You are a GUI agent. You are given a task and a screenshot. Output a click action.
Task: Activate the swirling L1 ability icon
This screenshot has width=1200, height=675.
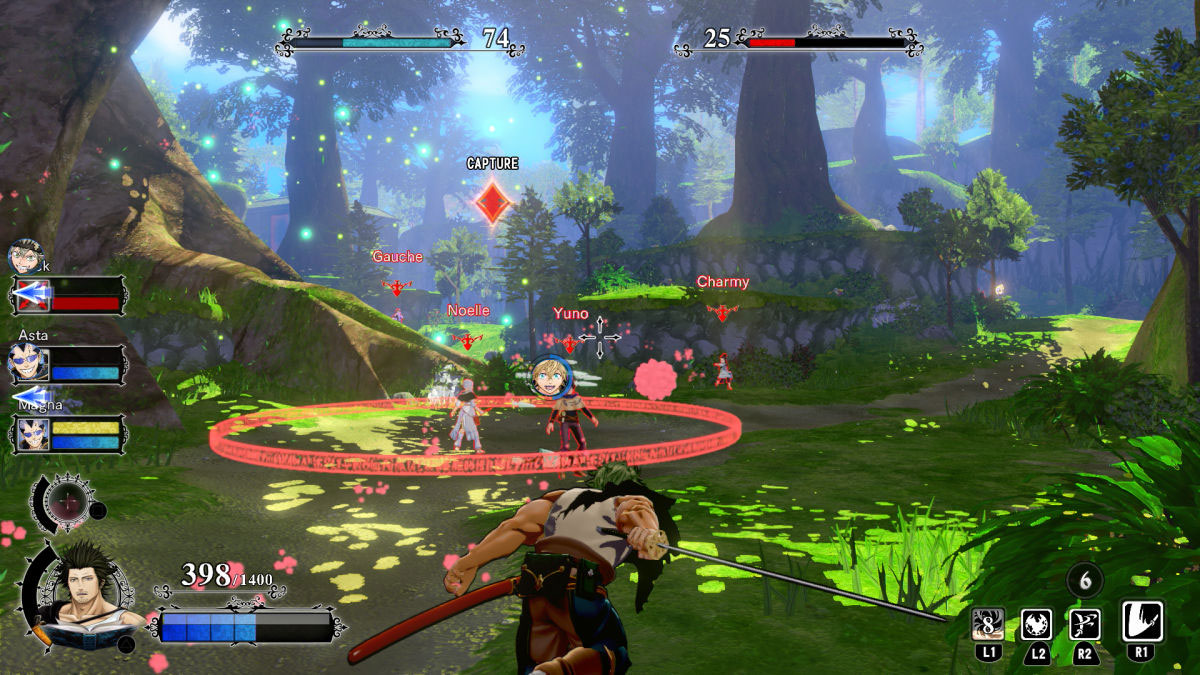(988, 623)
